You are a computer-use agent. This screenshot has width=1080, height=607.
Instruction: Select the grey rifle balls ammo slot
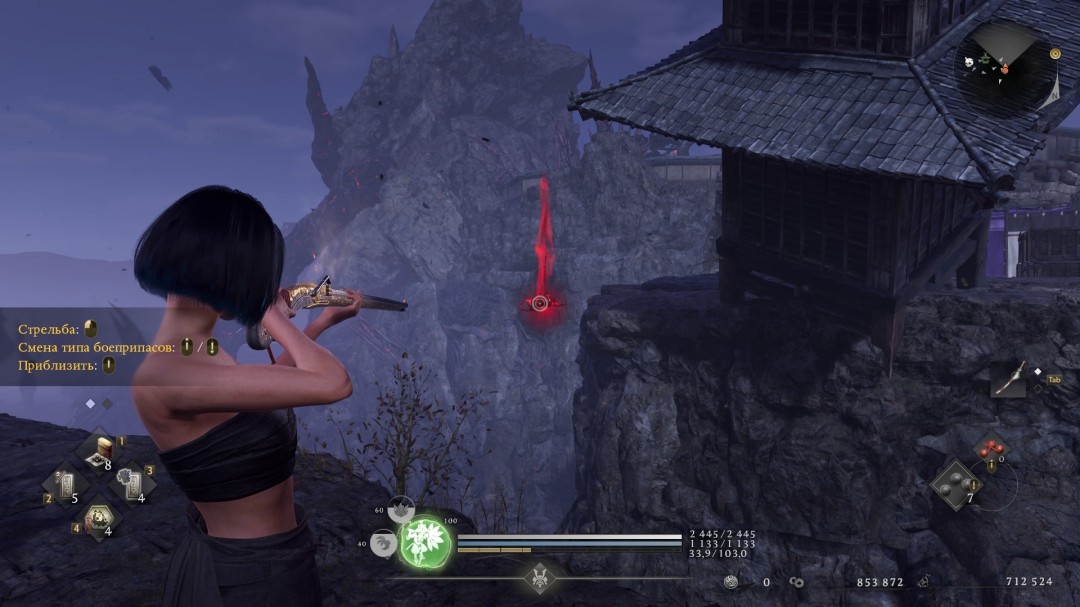[x=956, y=484]
